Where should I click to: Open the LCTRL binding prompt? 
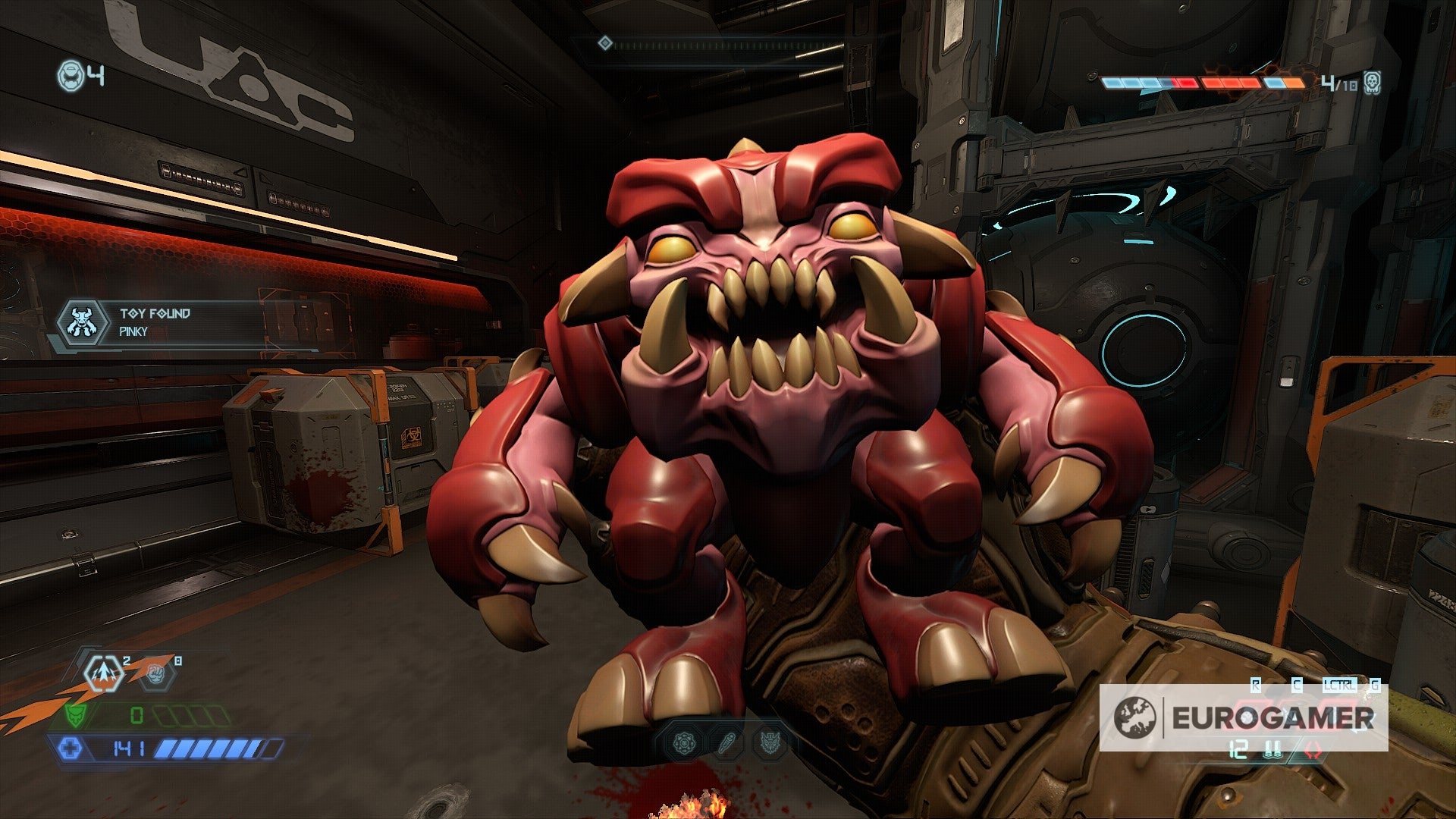1340,685
